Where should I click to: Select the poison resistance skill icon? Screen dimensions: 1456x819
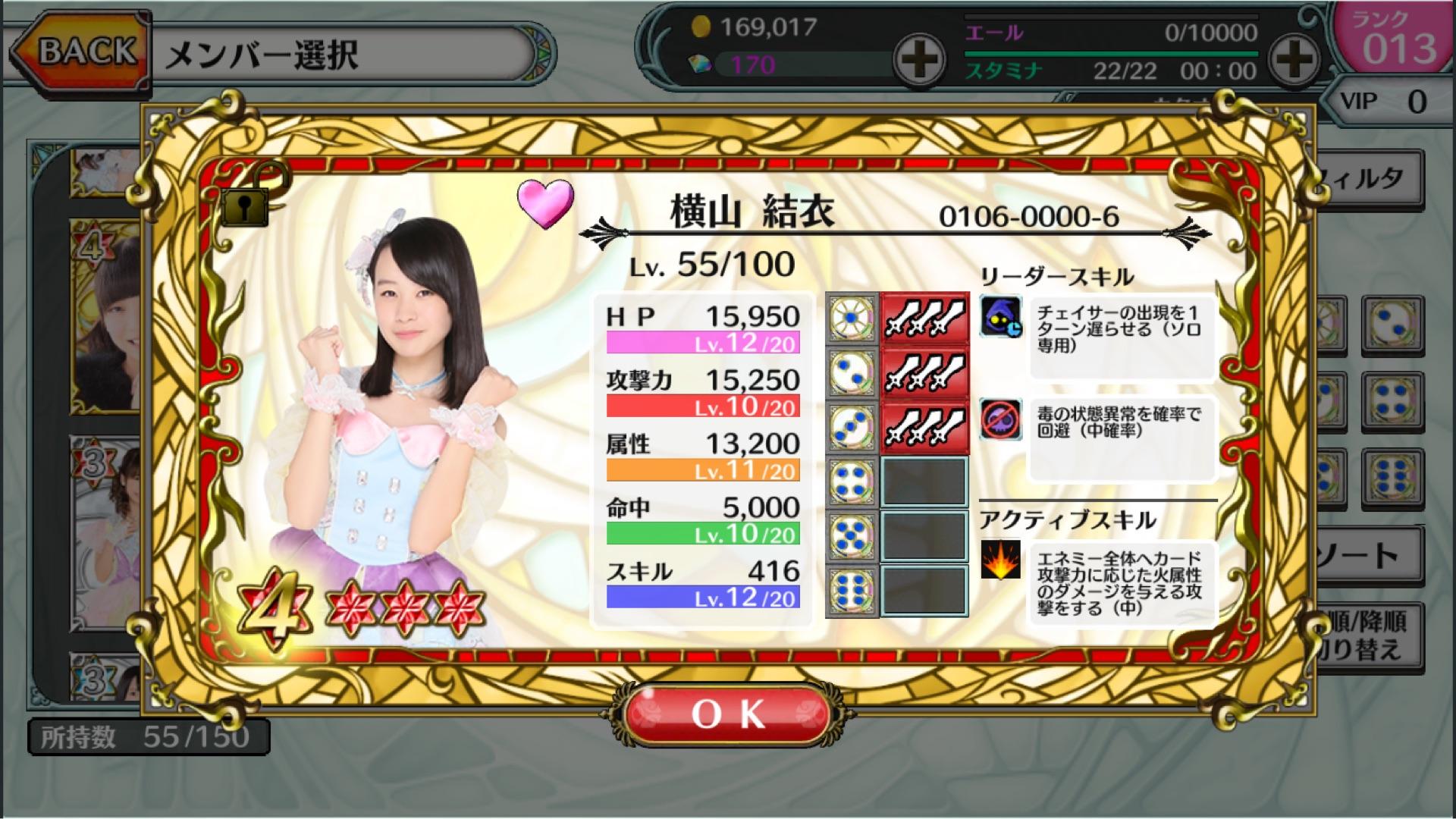(x=1000, y=419)
